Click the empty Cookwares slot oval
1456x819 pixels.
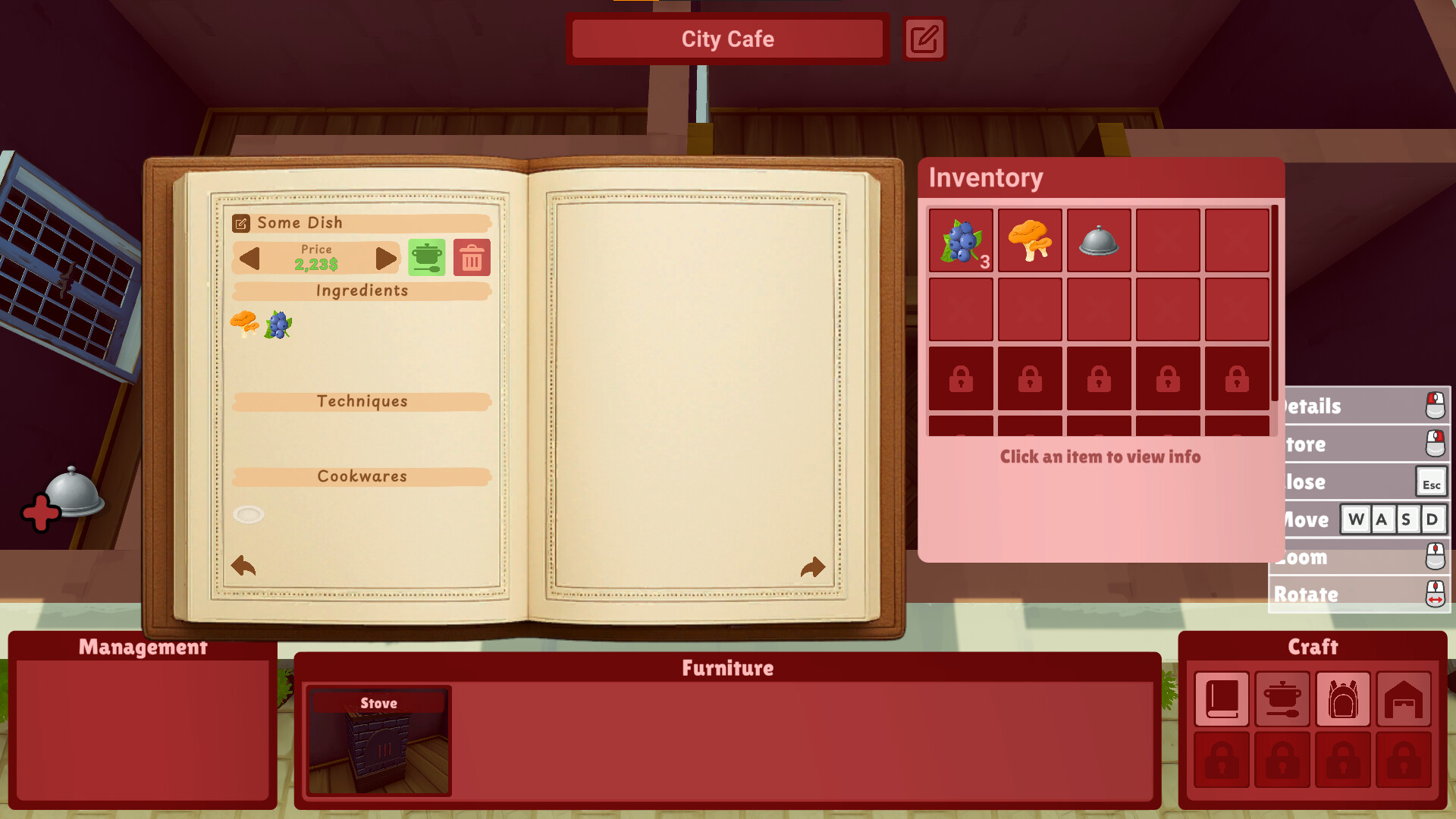249,514
